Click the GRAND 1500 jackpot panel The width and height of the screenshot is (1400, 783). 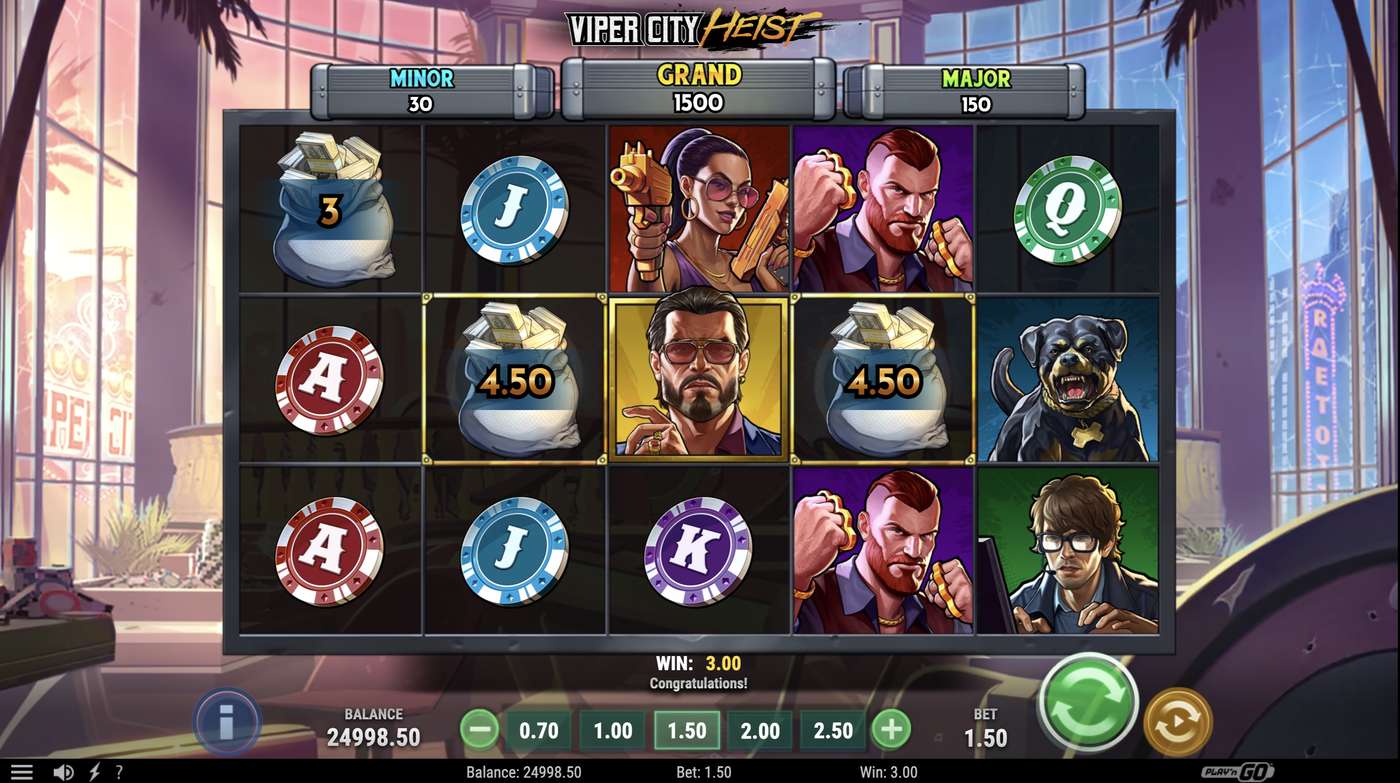[x=700, y=88]
